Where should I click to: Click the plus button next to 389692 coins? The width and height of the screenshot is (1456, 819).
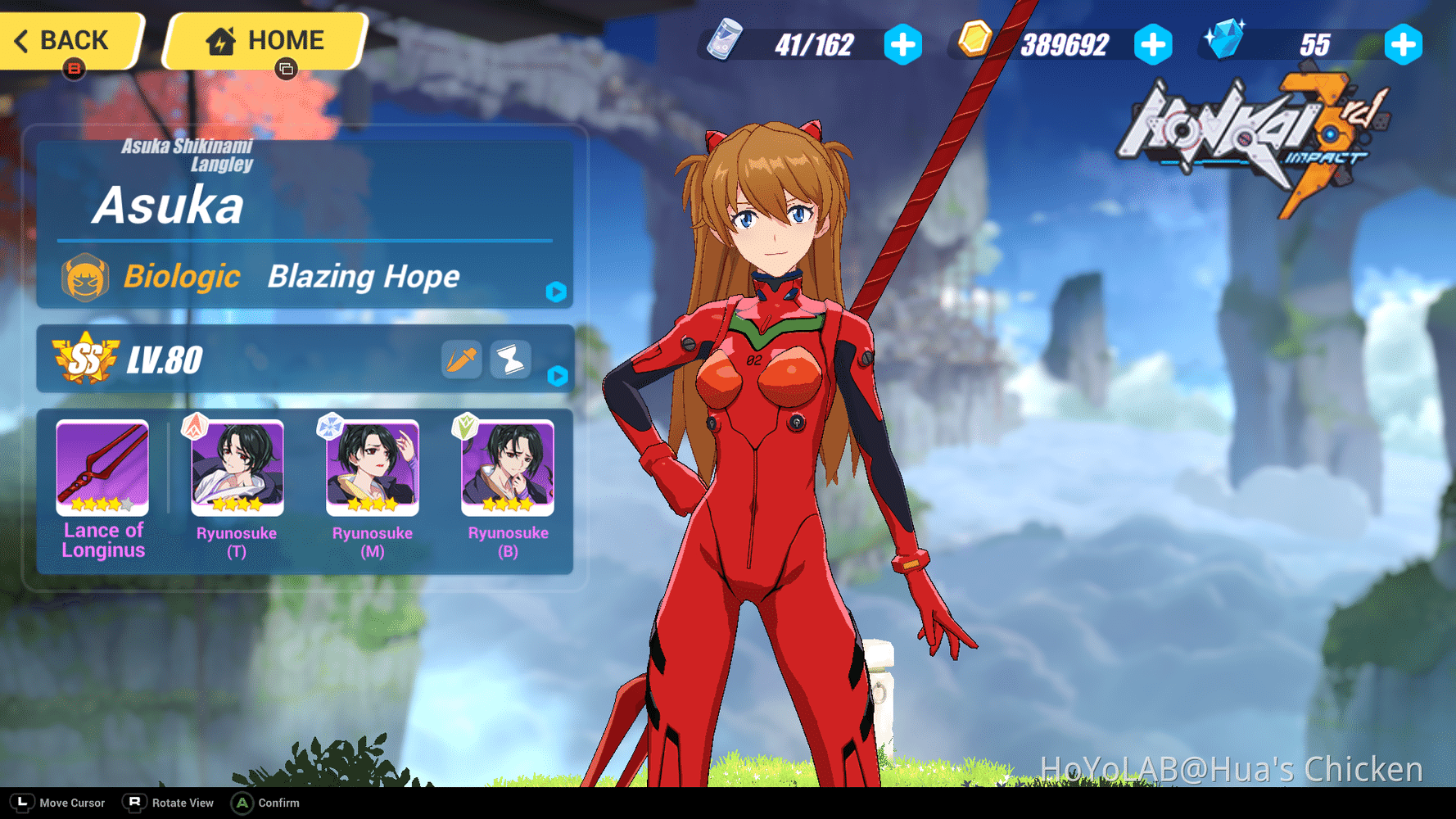click(x=1154, y=47)
